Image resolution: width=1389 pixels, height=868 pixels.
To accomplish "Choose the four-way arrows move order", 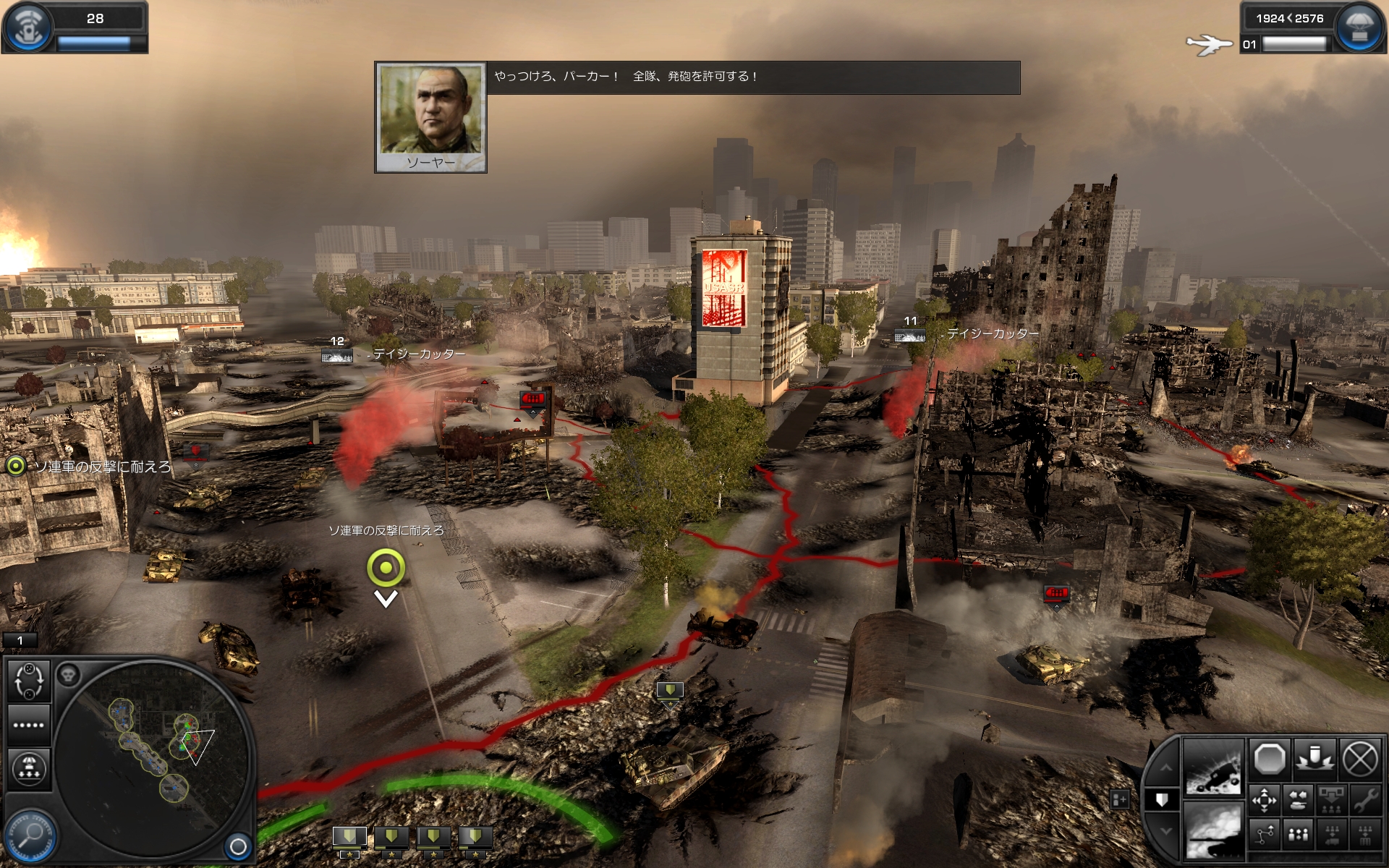I will click(1264, 801).
